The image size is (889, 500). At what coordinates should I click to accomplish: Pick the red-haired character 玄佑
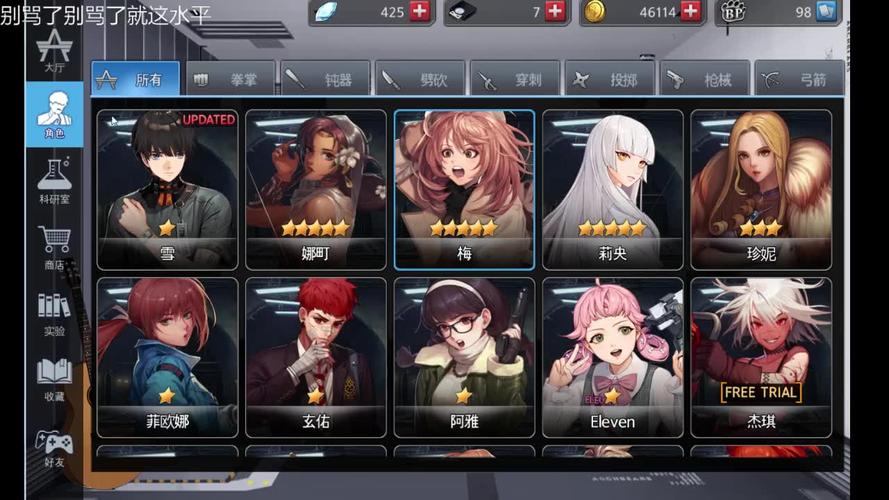(x=315, y=357)
